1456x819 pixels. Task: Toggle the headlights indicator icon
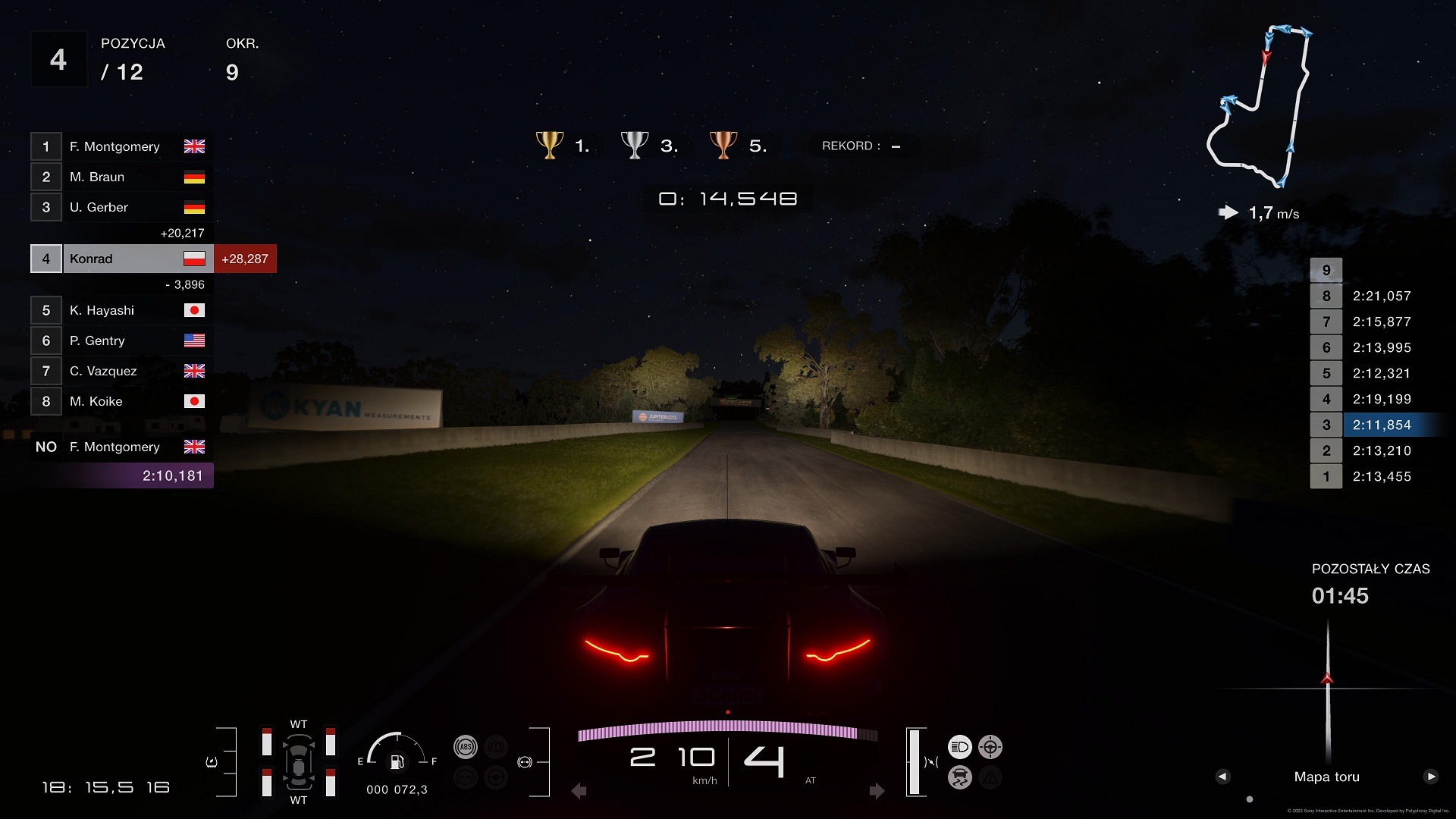point(959,747)
